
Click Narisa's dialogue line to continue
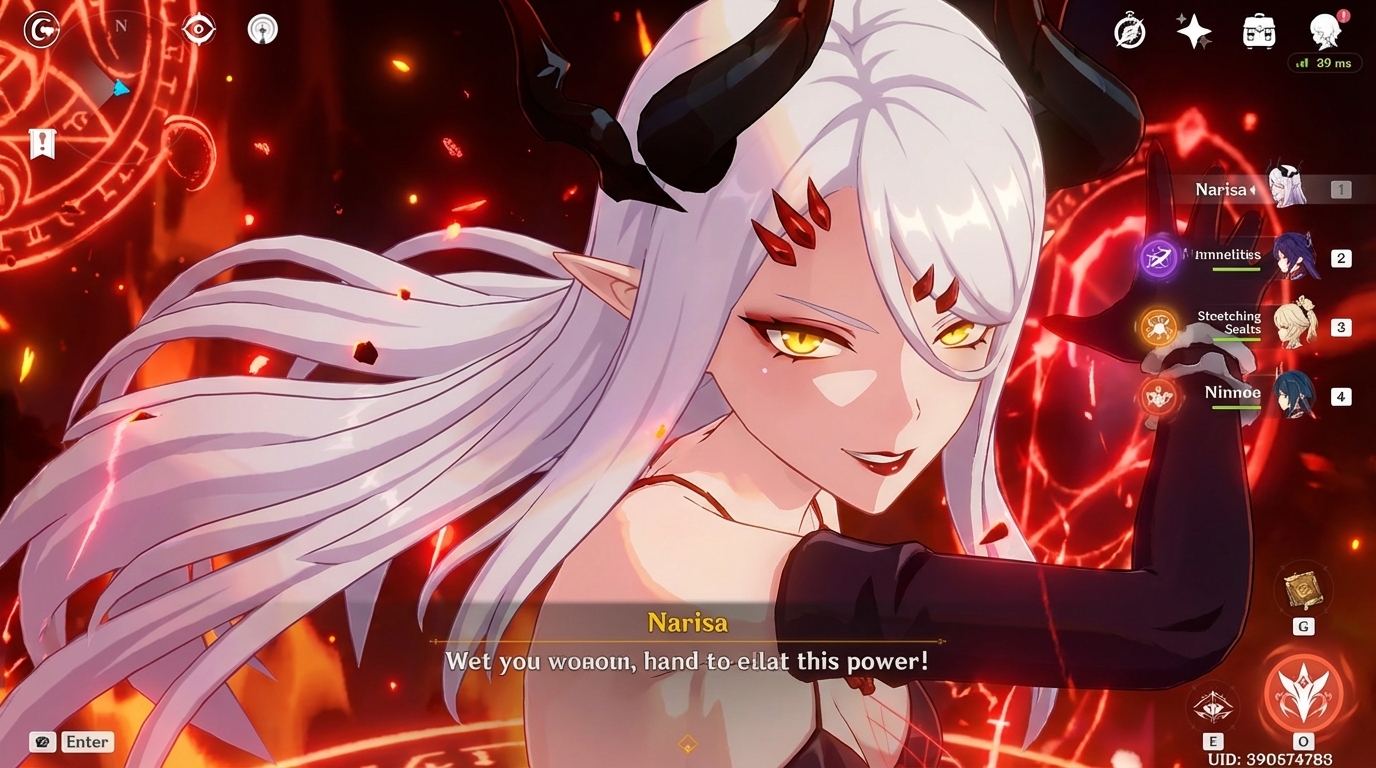click(690, 661)
